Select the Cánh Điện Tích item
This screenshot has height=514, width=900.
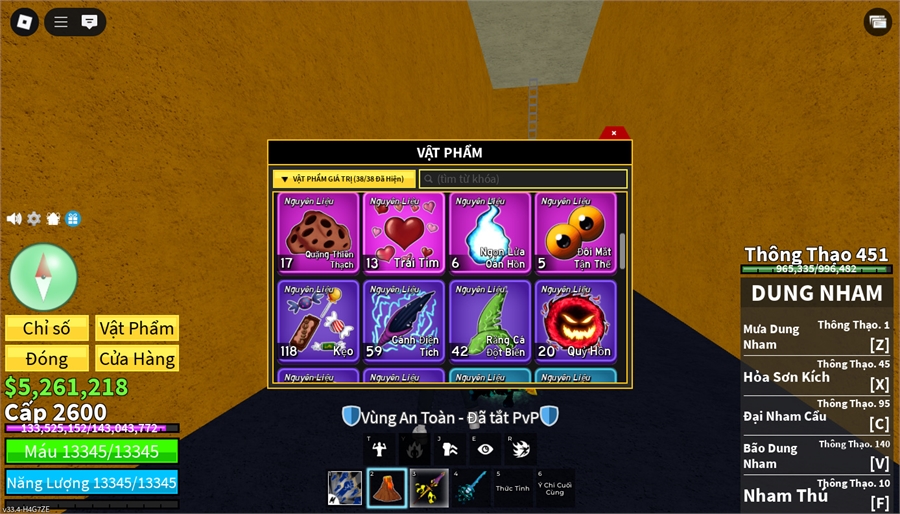click(403, 320)
